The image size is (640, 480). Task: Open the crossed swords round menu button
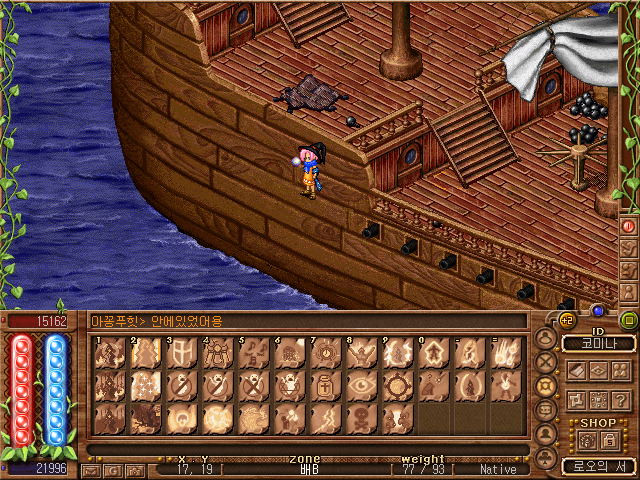[x=546, y=361]
